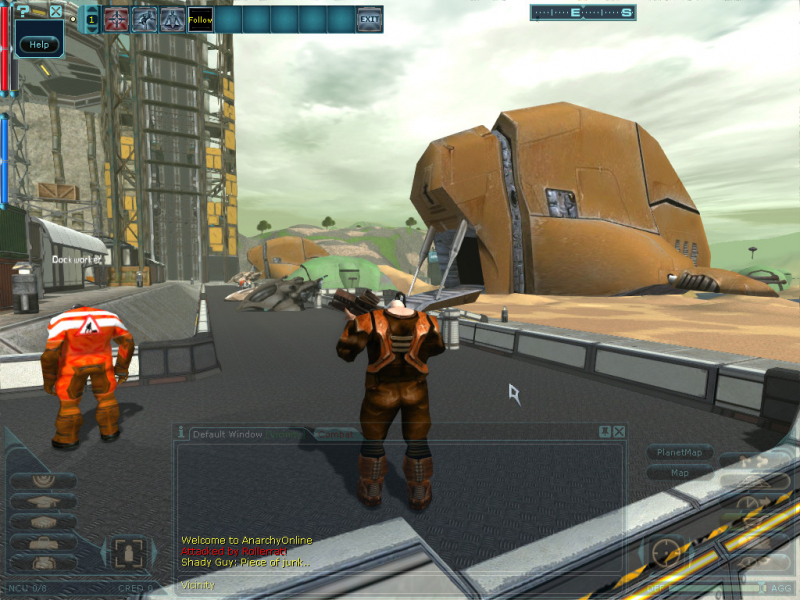
Task: Close the help panel
Action: (56, 12)
